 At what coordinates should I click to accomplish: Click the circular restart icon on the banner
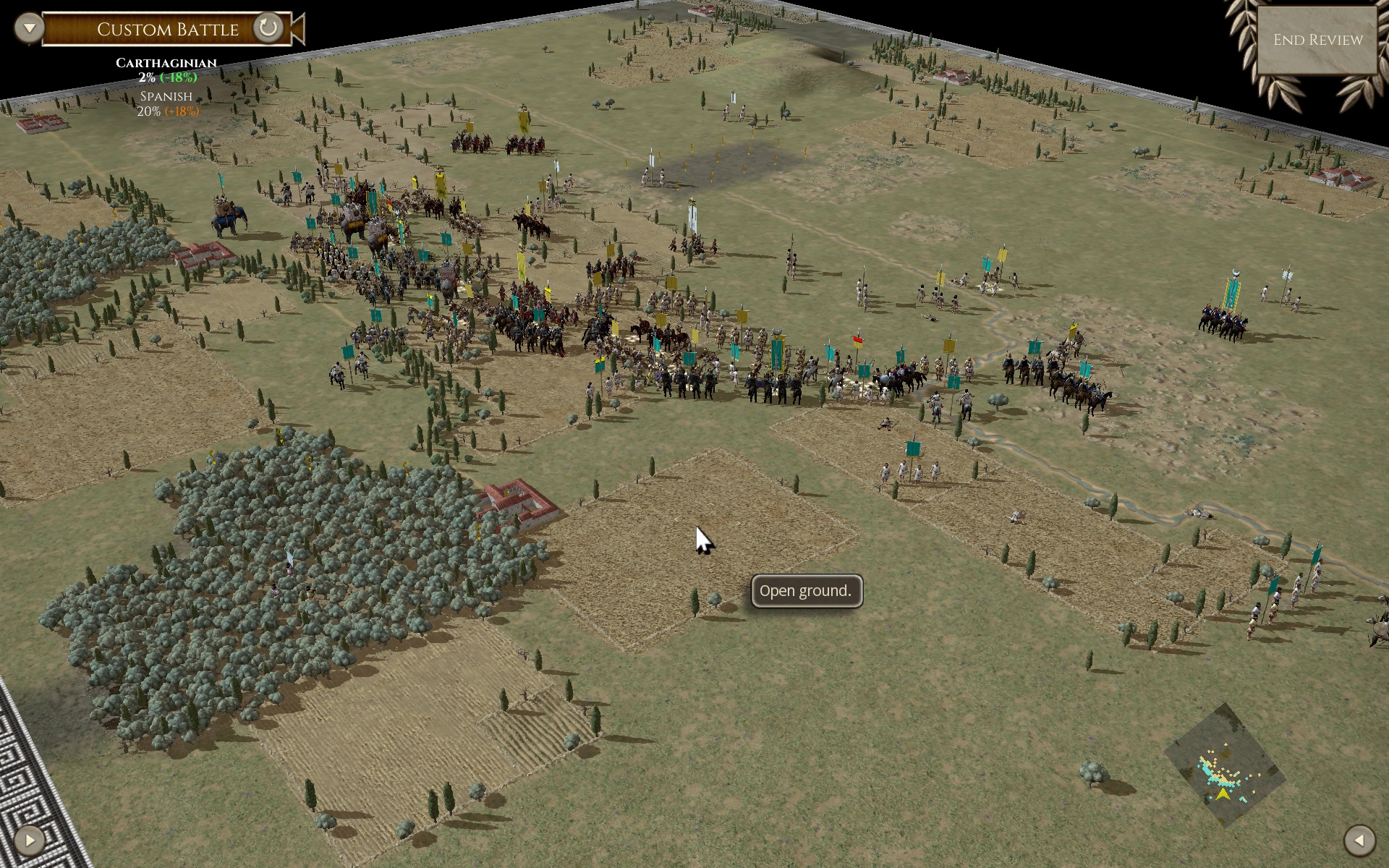click(x=268, y=28)
